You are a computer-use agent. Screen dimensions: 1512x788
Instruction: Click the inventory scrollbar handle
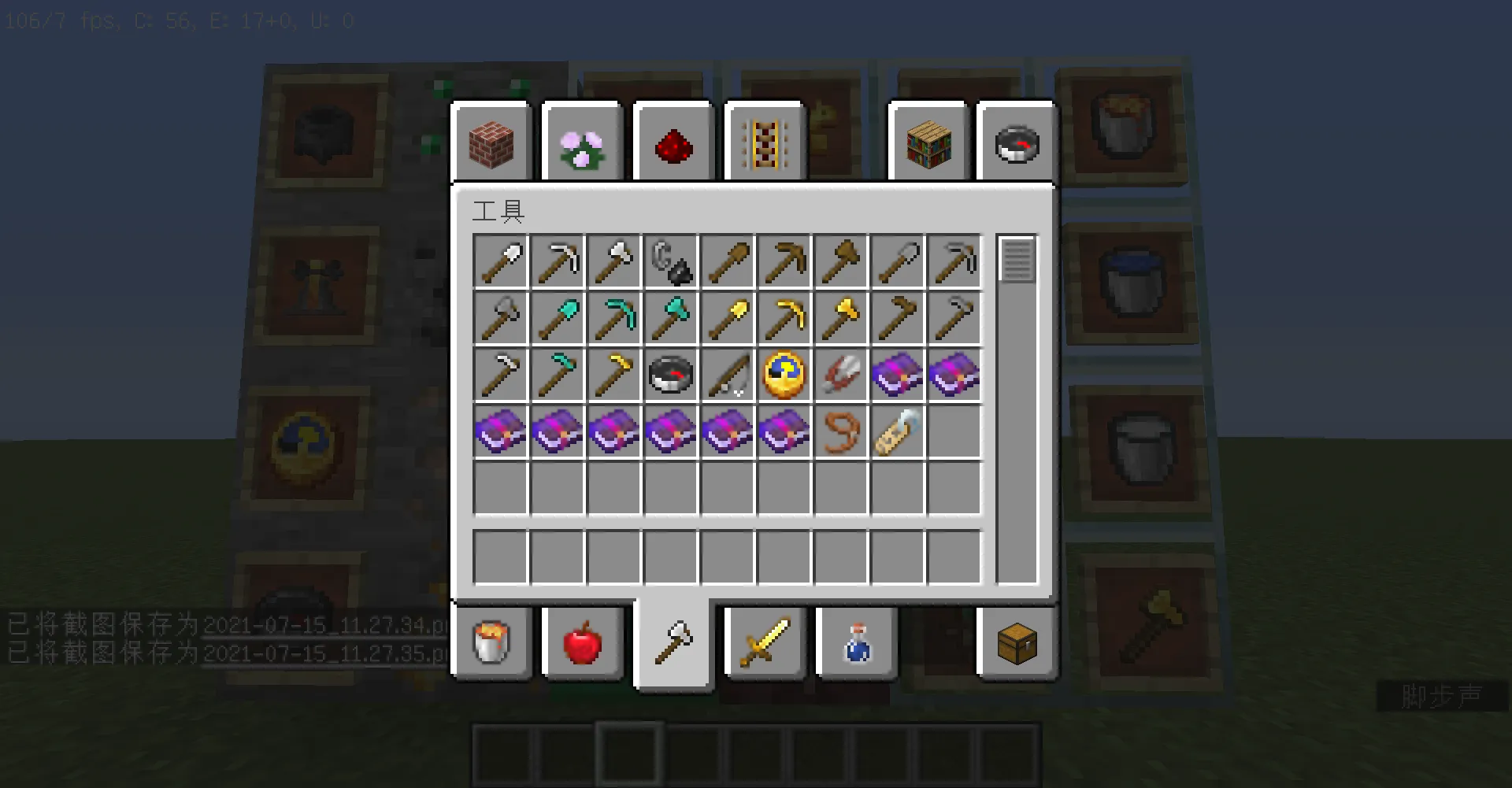[x=1017, y=262]
